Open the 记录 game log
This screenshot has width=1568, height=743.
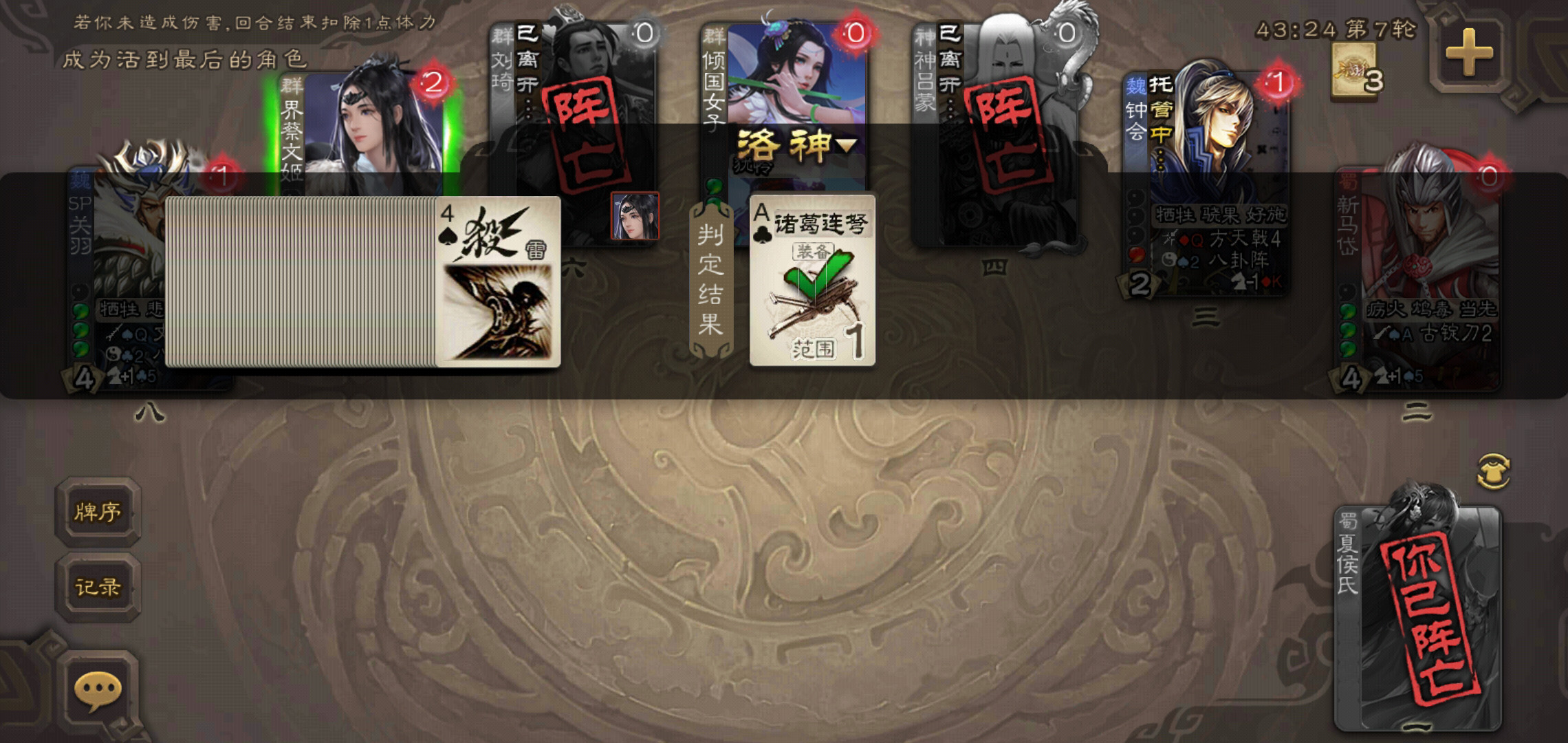(x=98, y=587)
